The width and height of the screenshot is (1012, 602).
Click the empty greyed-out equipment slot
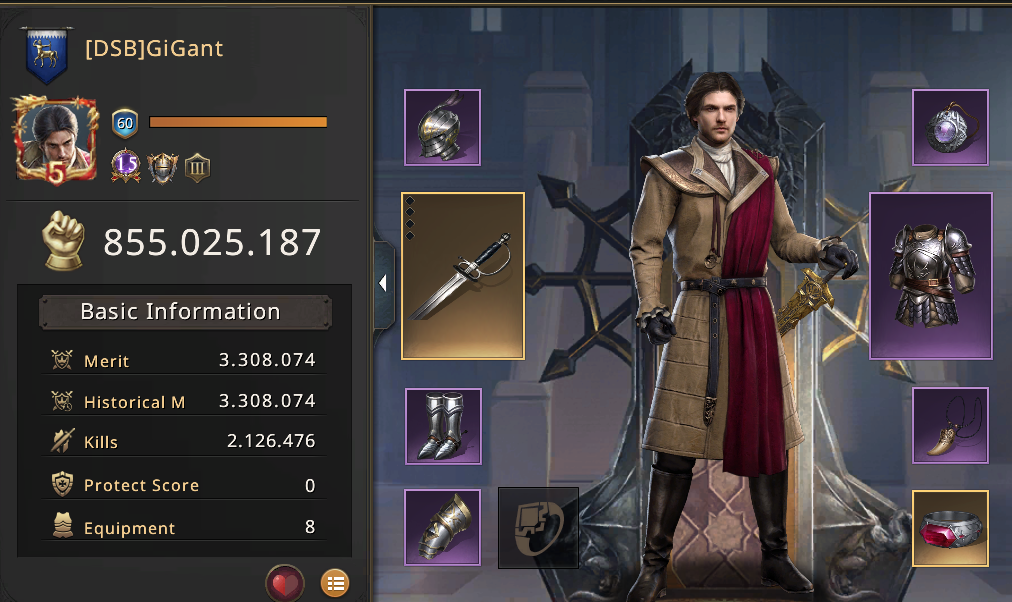click(x=538, y=527)
